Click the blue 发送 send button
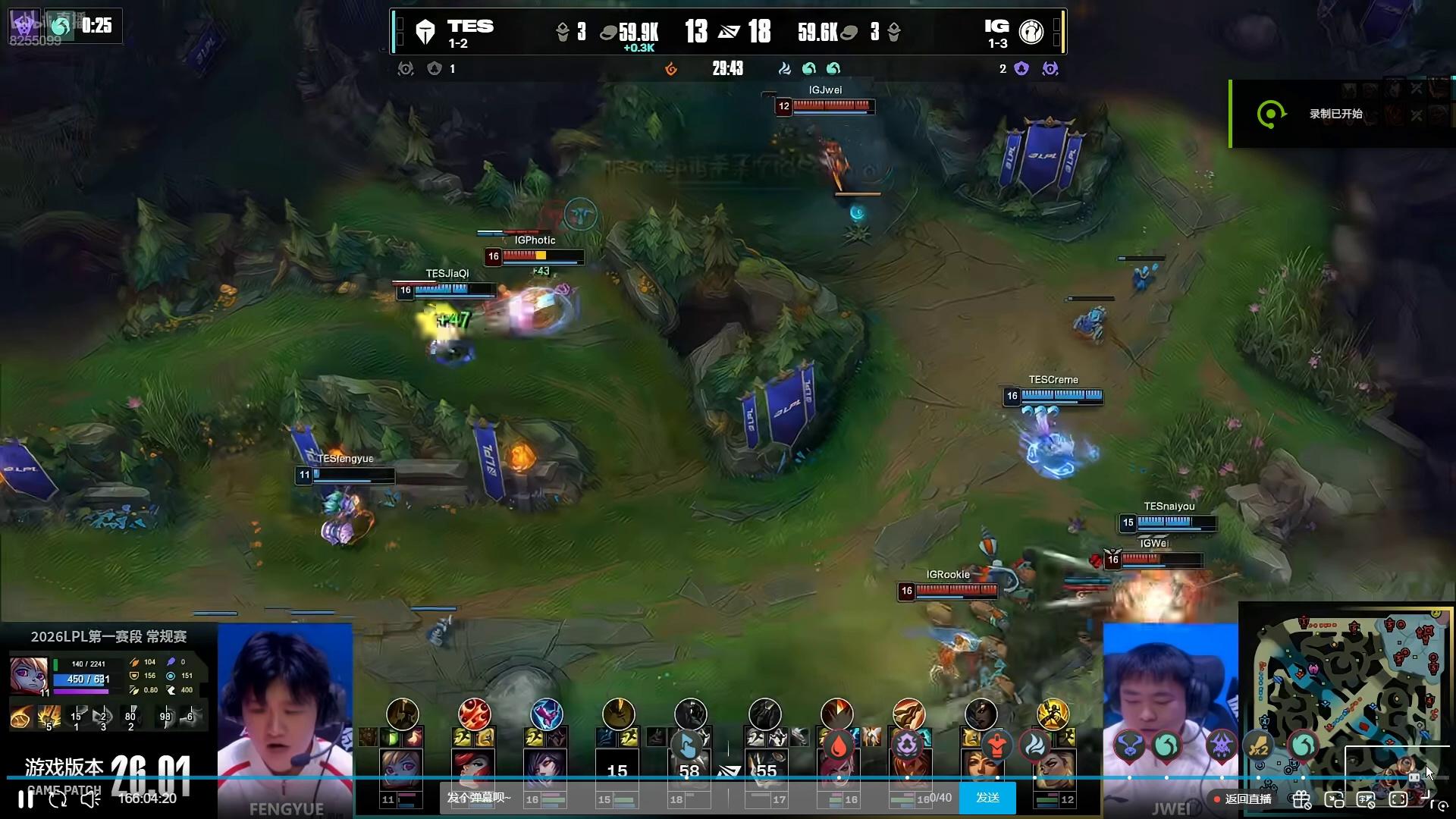The width and height of the screenshot is (1456, 819). [987, 798]
